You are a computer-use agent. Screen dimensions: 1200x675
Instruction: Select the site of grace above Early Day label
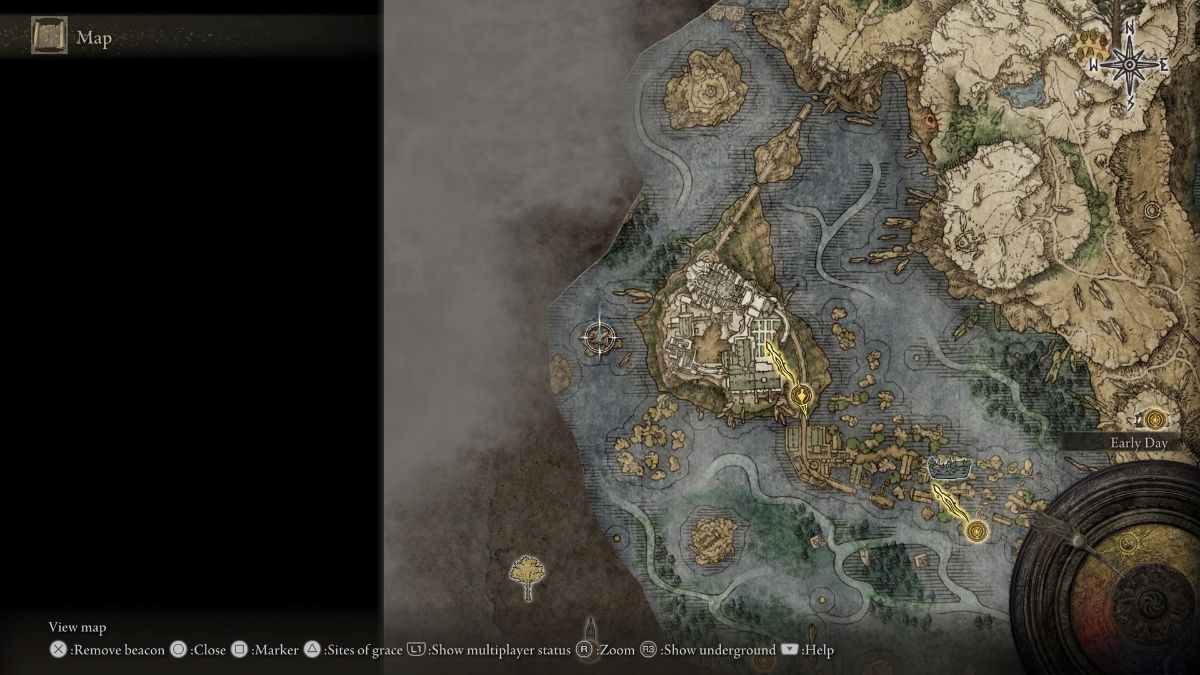[x=1157, y=418]
